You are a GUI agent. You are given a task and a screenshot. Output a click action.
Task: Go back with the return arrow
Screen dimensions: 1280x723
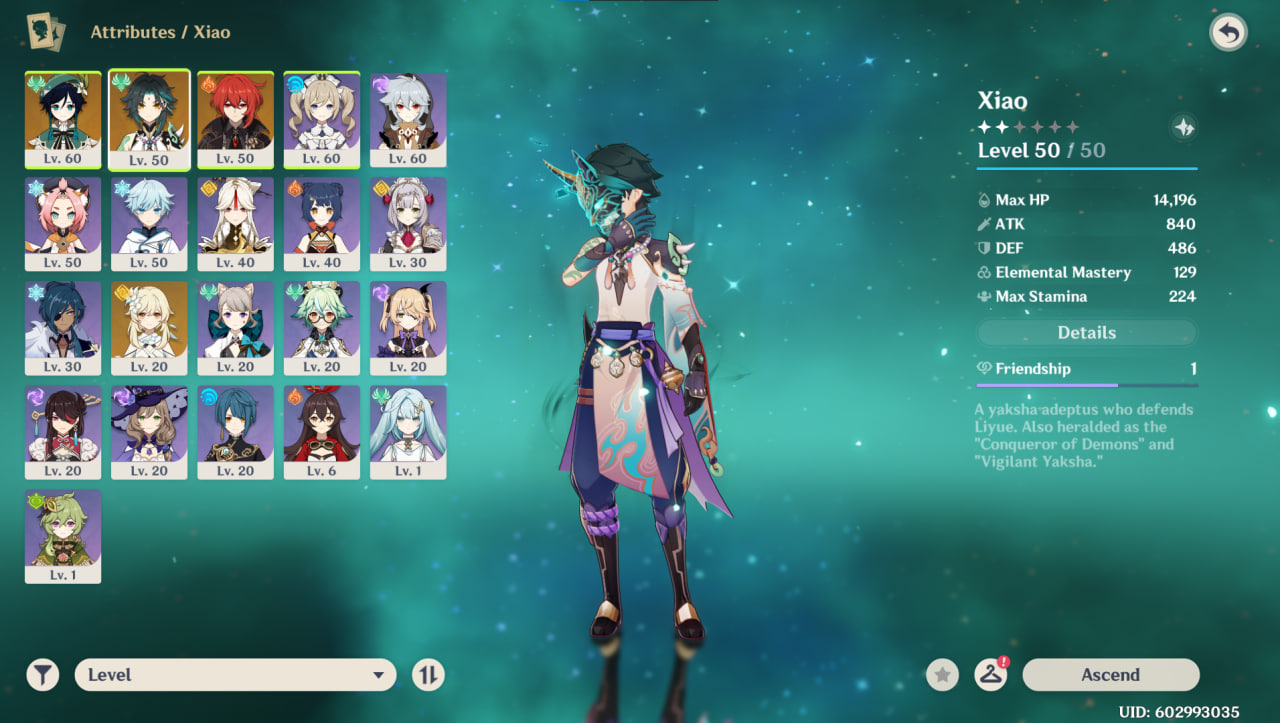pyautogui.click(x=1228, y=33)
